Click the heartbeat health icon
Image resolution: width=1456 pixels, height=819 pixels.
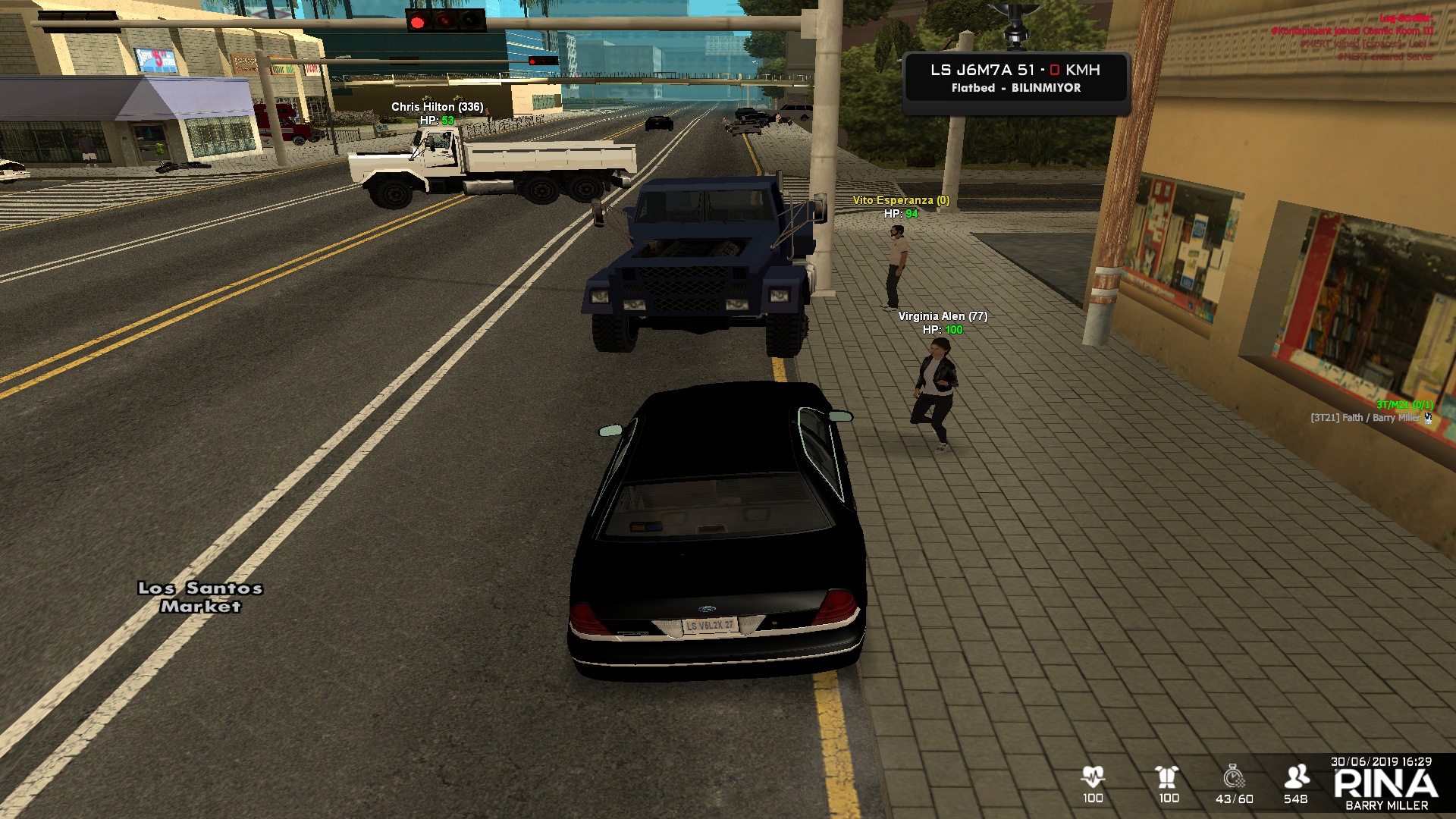pyautogui.click(x=1093, y=777)
